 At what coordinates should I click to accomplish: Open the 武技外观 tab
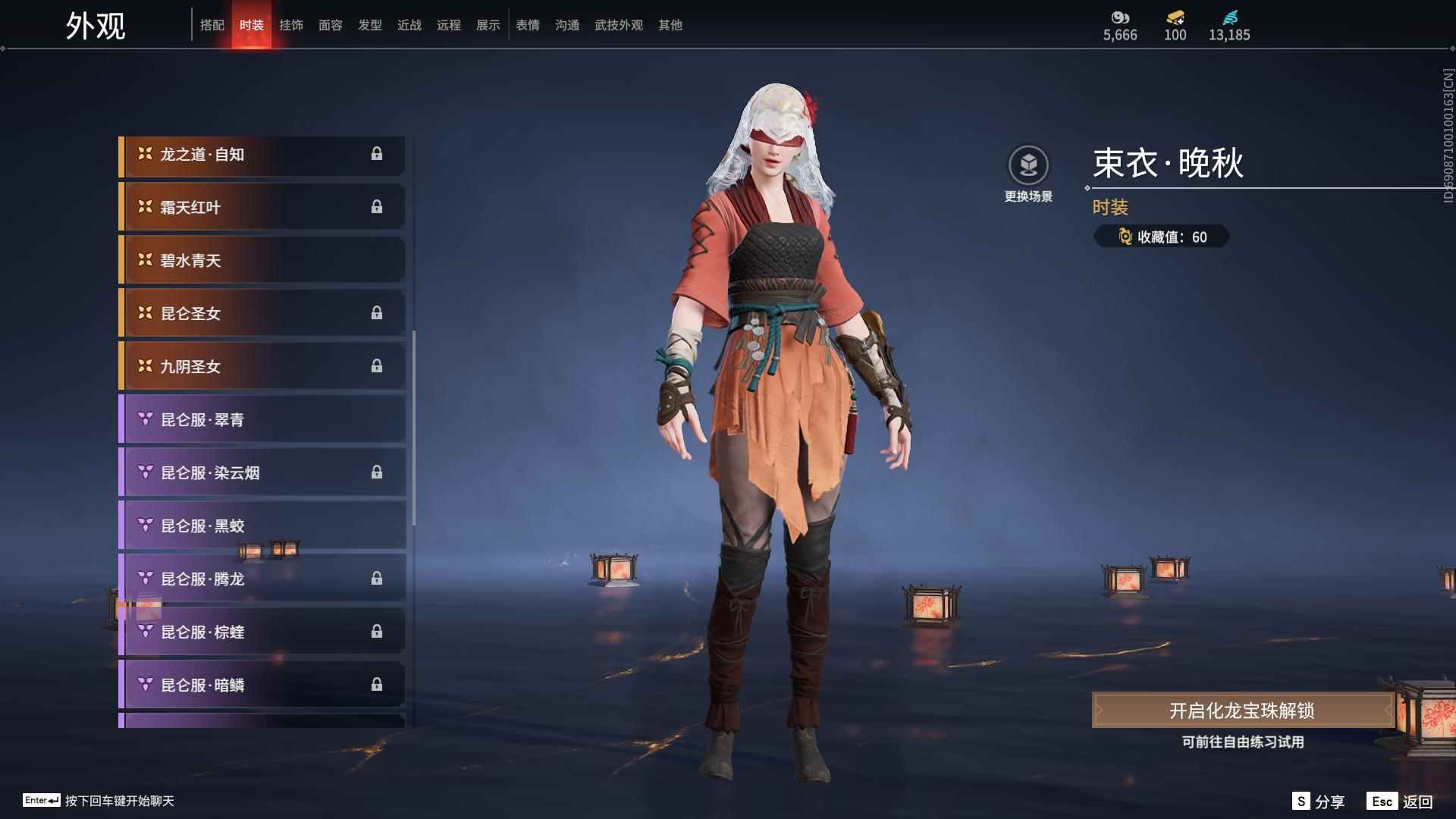(619, 25)
